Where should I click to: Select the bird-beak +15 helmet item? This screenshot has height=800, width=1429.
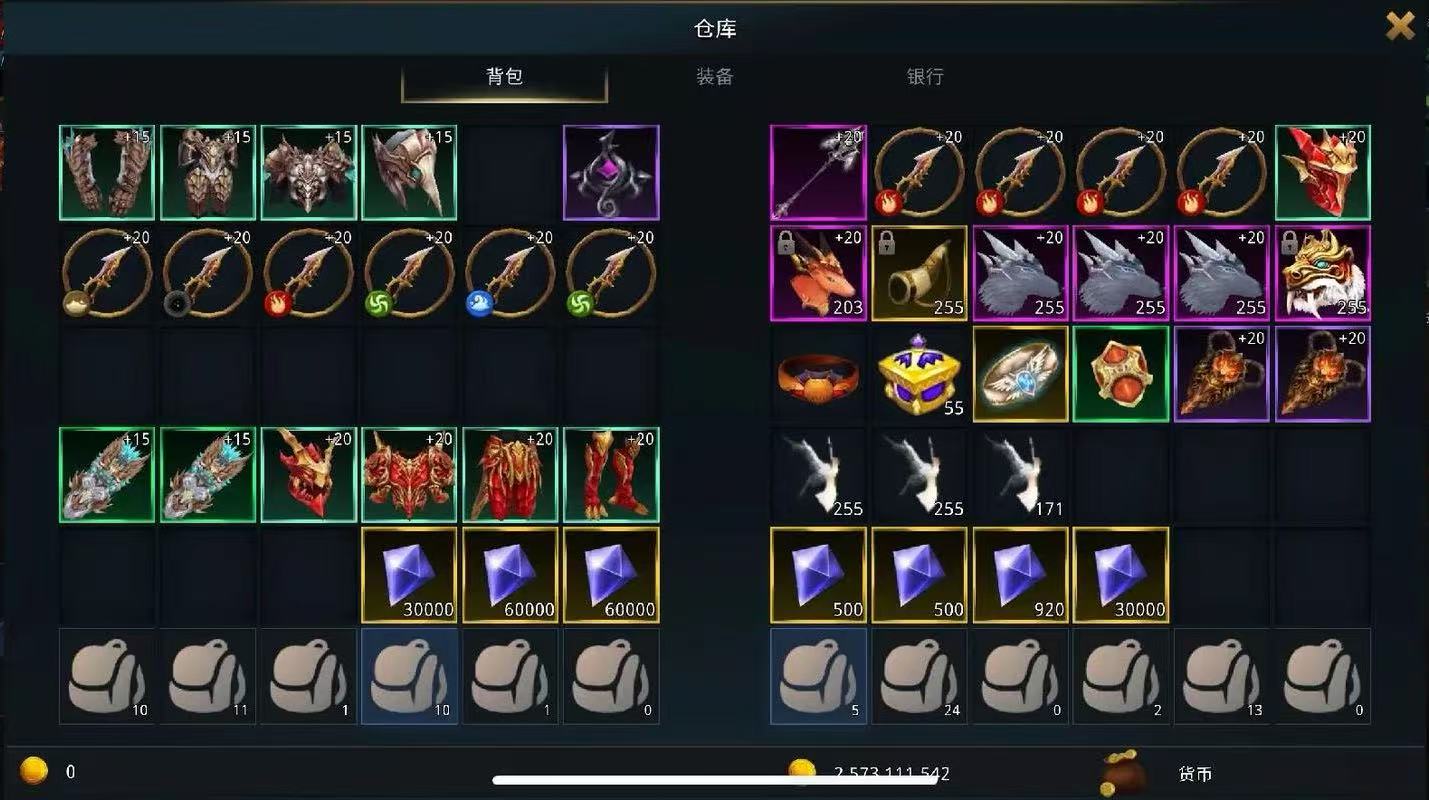point(409,172)
